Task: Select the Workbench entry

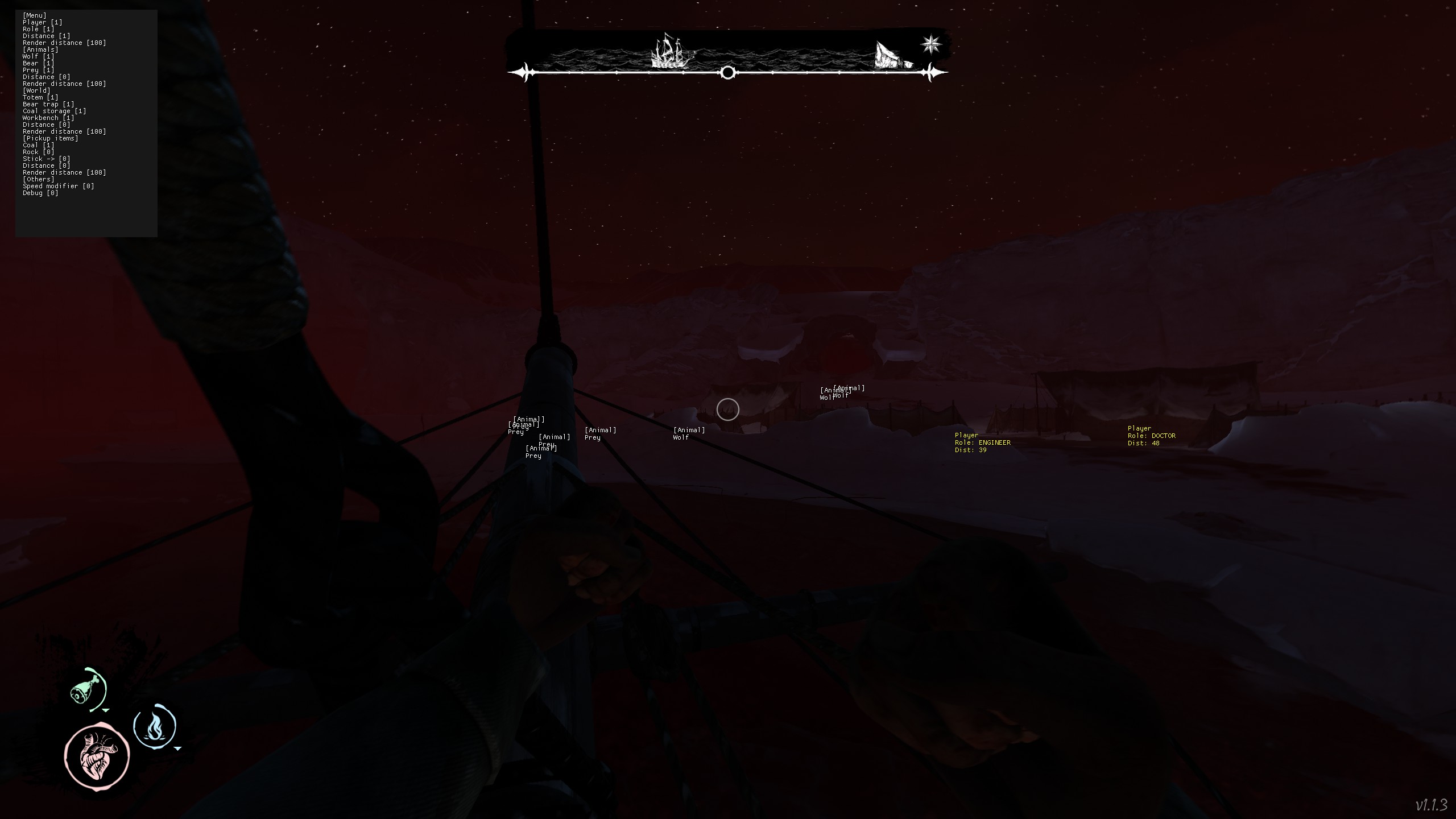Action: click(48, 118)
